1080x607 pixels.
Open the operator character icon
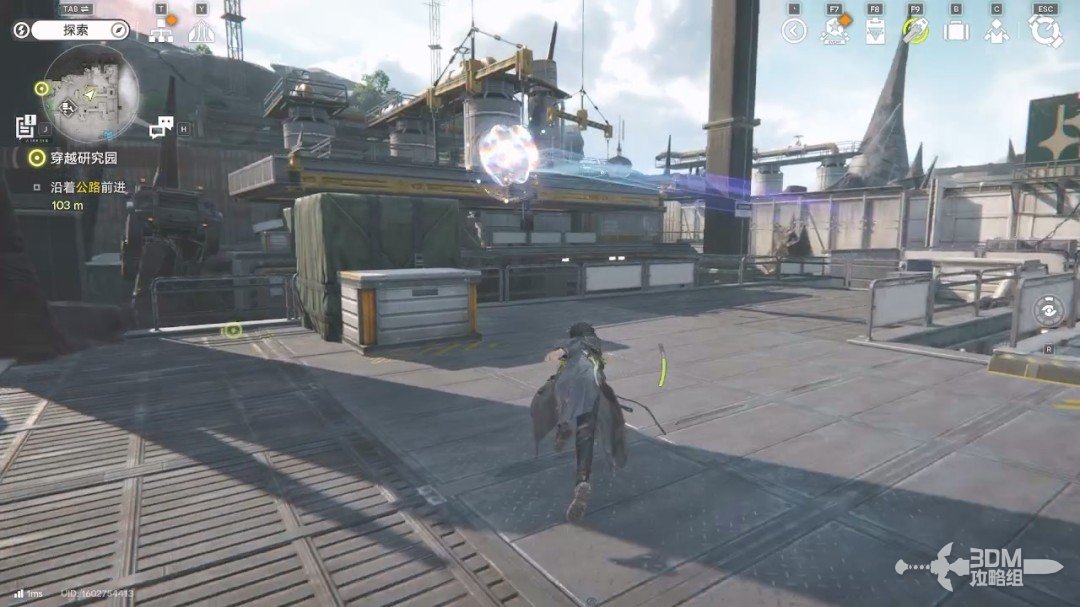996,31
